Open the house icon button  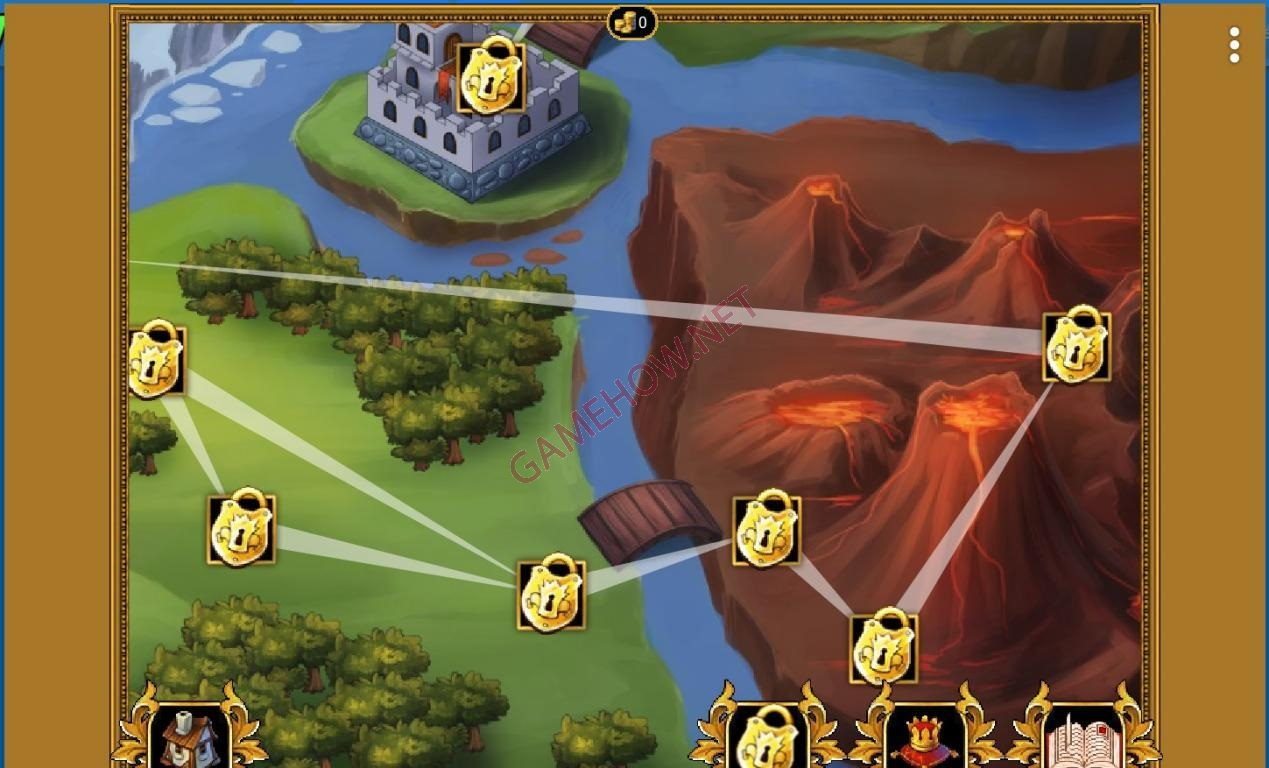pyautogui.click(x=189, y=736)
